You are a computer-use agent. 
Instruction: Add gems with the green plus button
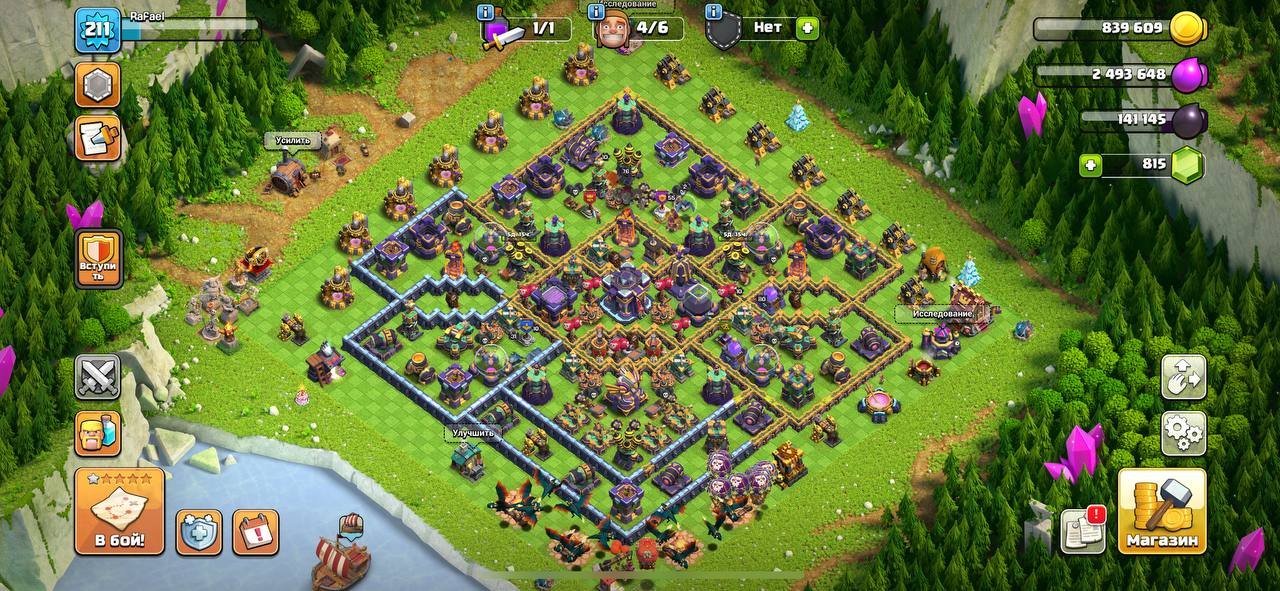click(x=1094, y=165)
